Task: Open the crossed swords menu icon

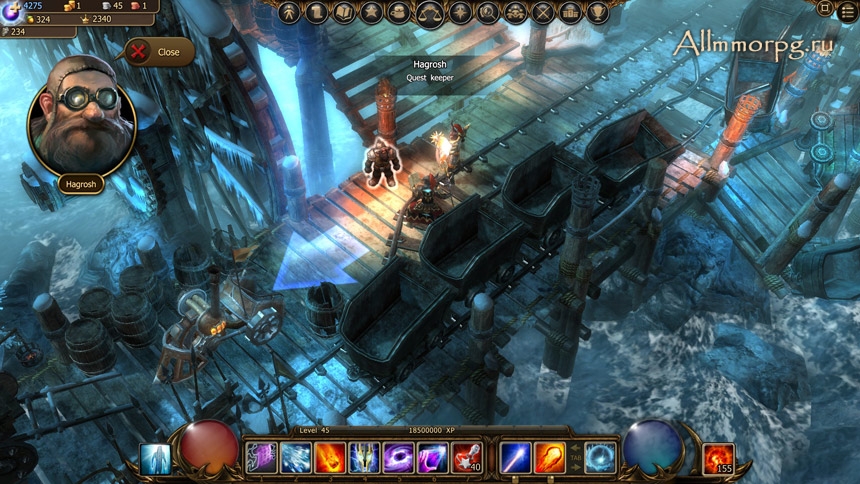Action: [543, 13]
